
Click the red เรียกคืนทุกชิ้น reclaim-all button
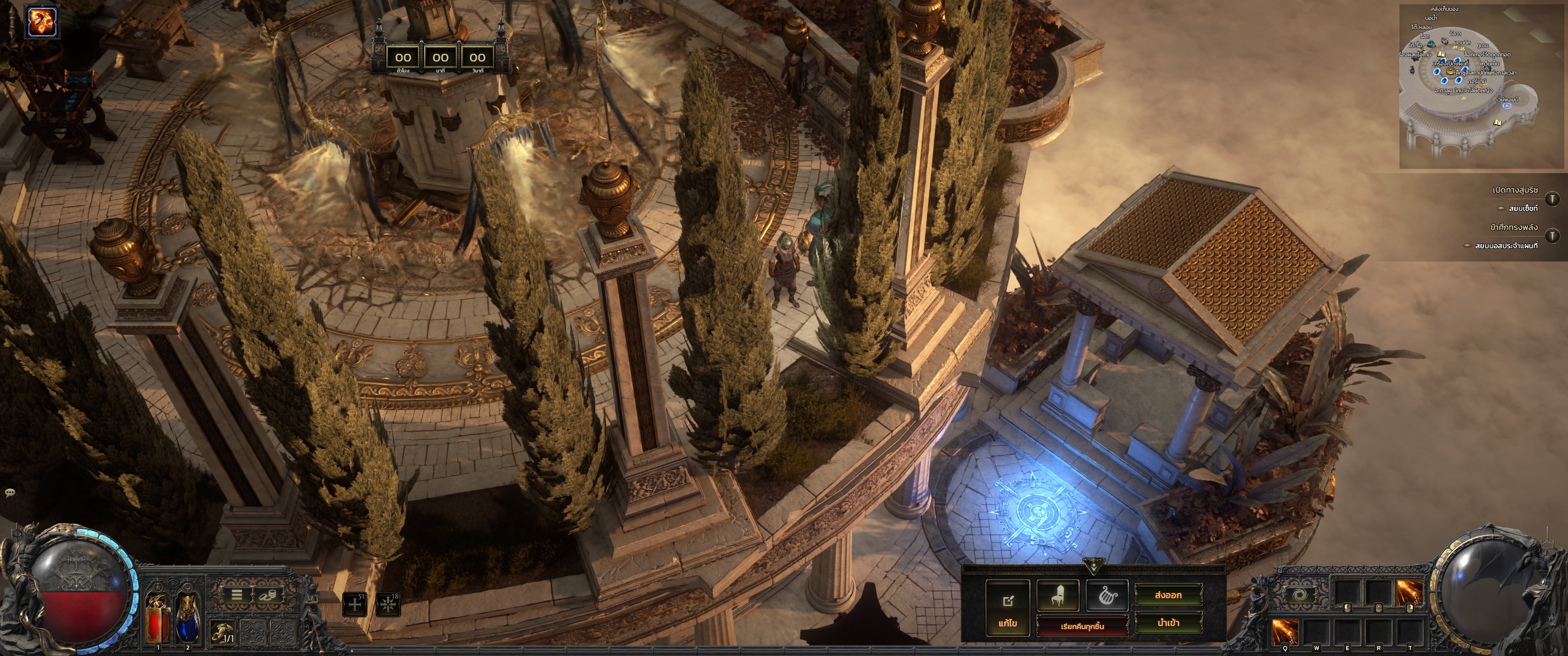click(1082, 625)
